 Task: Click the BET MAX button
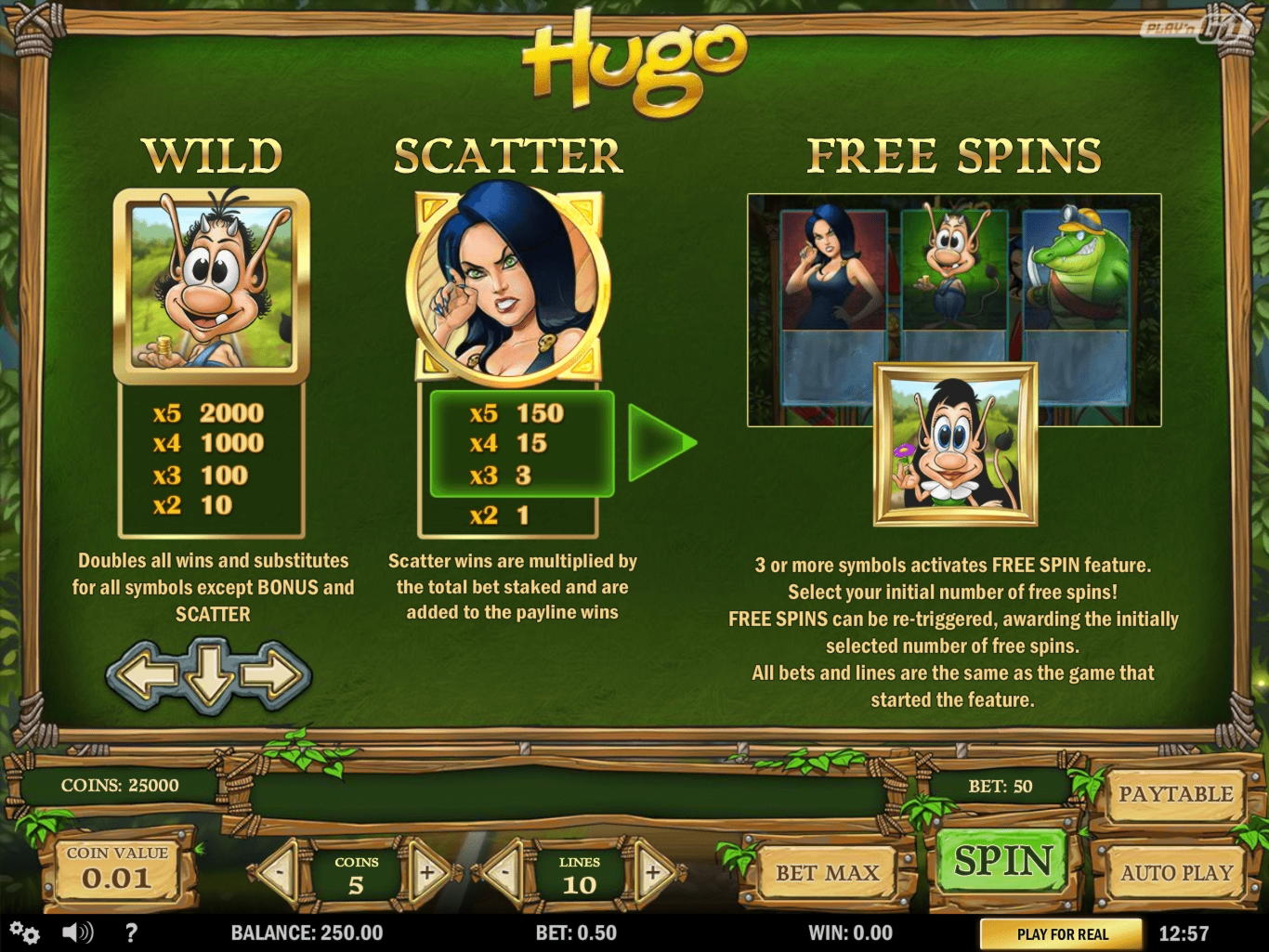[827, 873]
